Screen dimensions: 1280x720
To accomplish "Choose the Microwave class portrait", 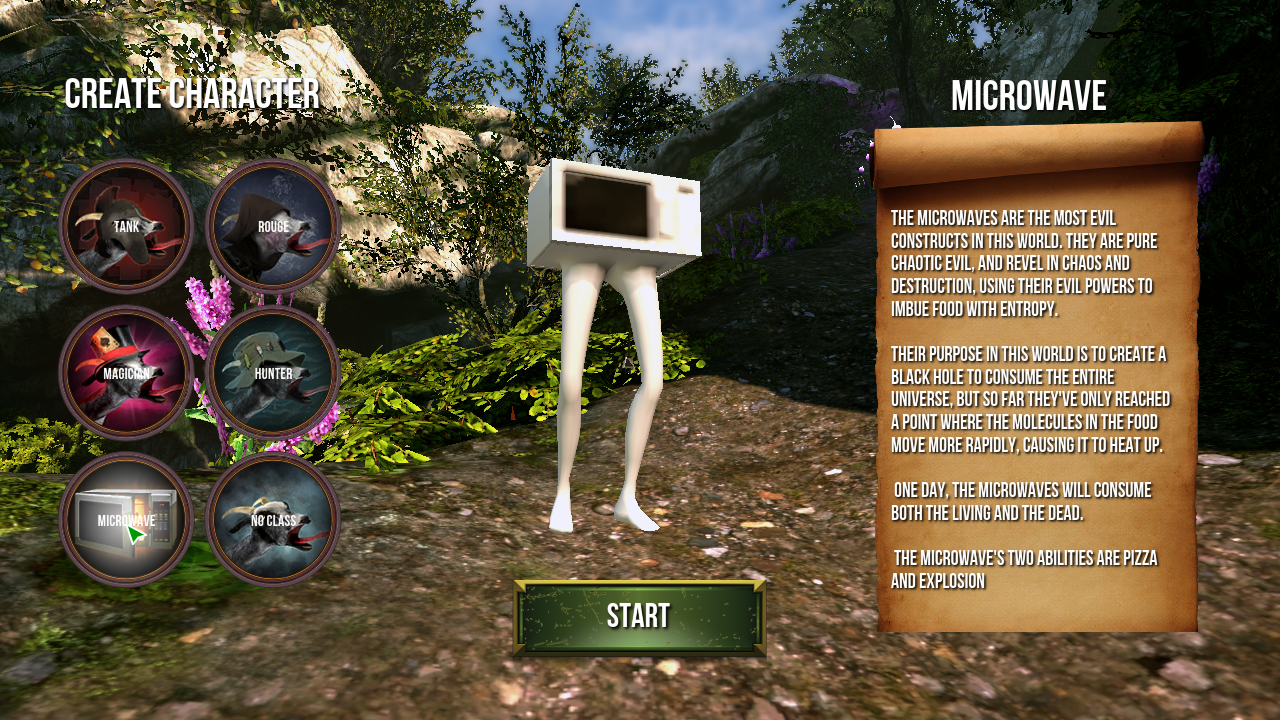I will (x=126, y=519).
